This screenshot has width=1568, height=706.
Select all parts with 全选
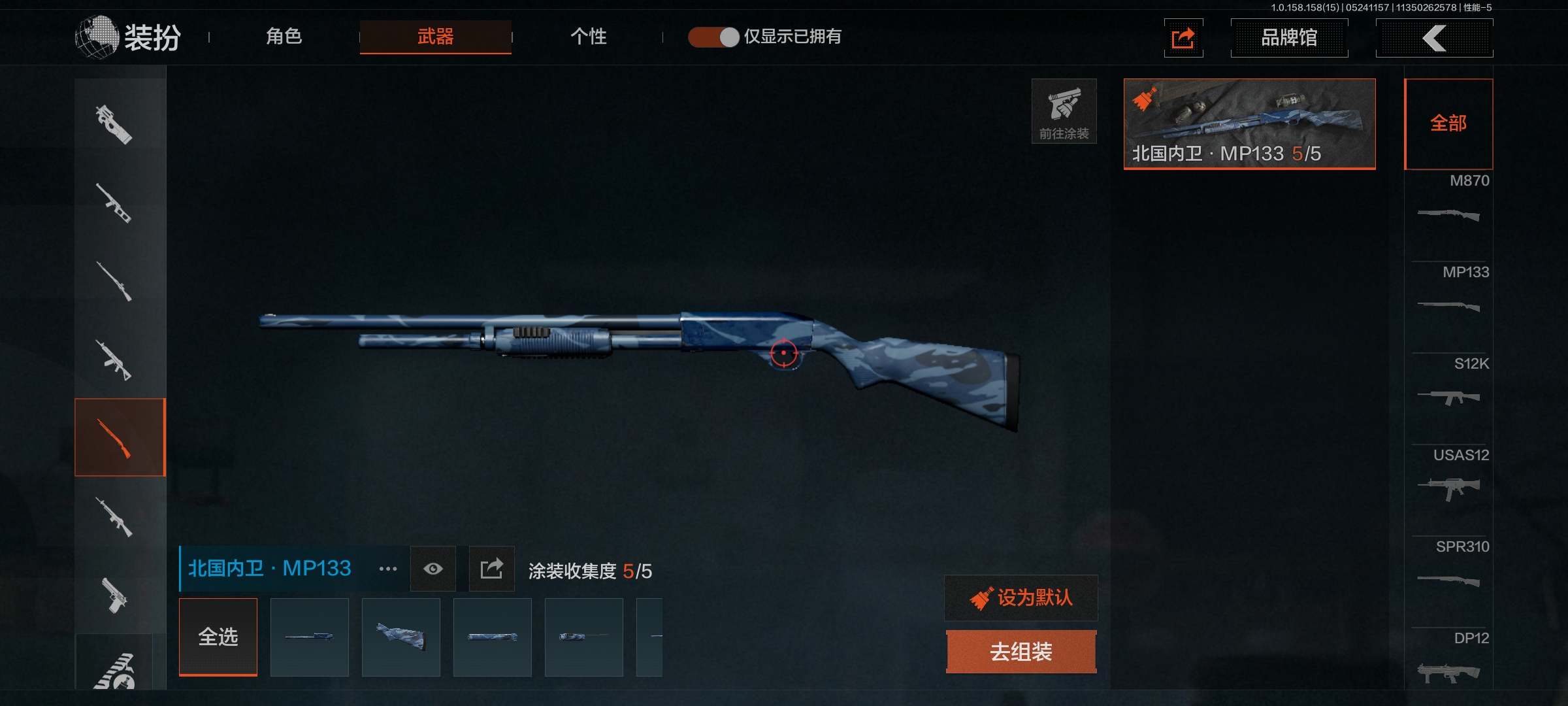(218, 637)
